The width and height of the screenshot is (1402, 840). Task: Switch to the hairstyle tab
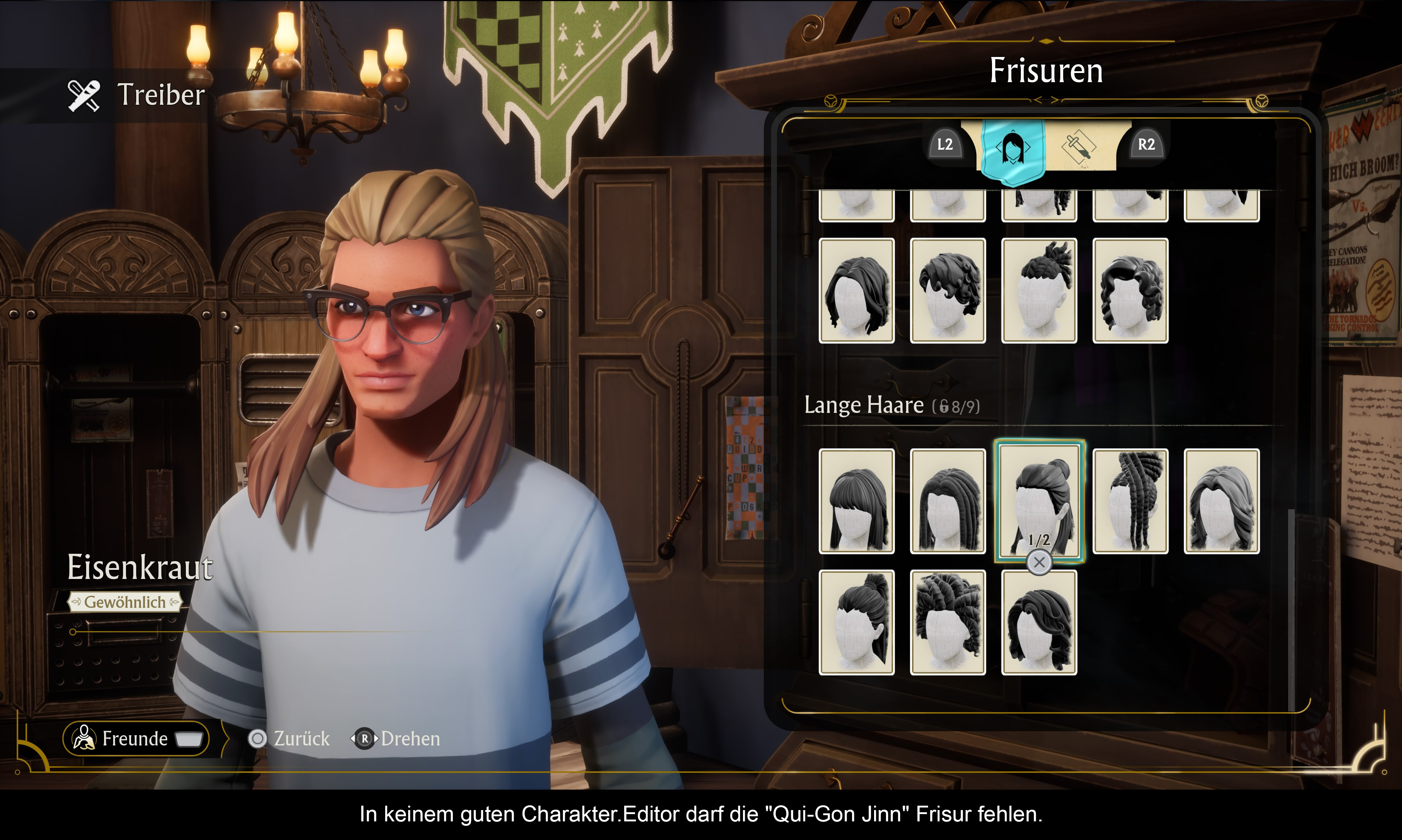coord(1012,149)
